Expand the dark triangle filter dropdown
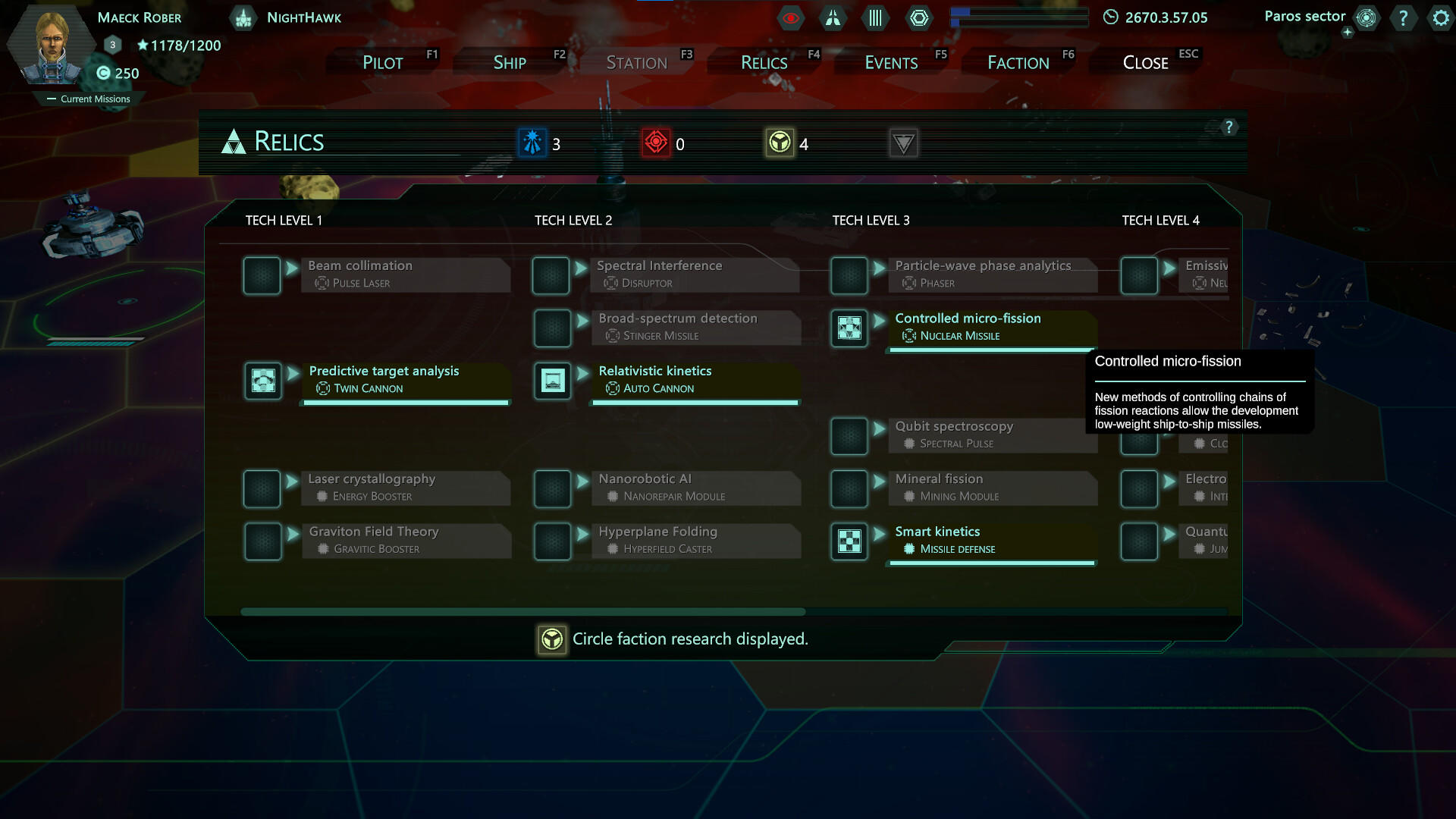Image resolution: width=1456 pixels, height=819 pixels. point(902,143)
